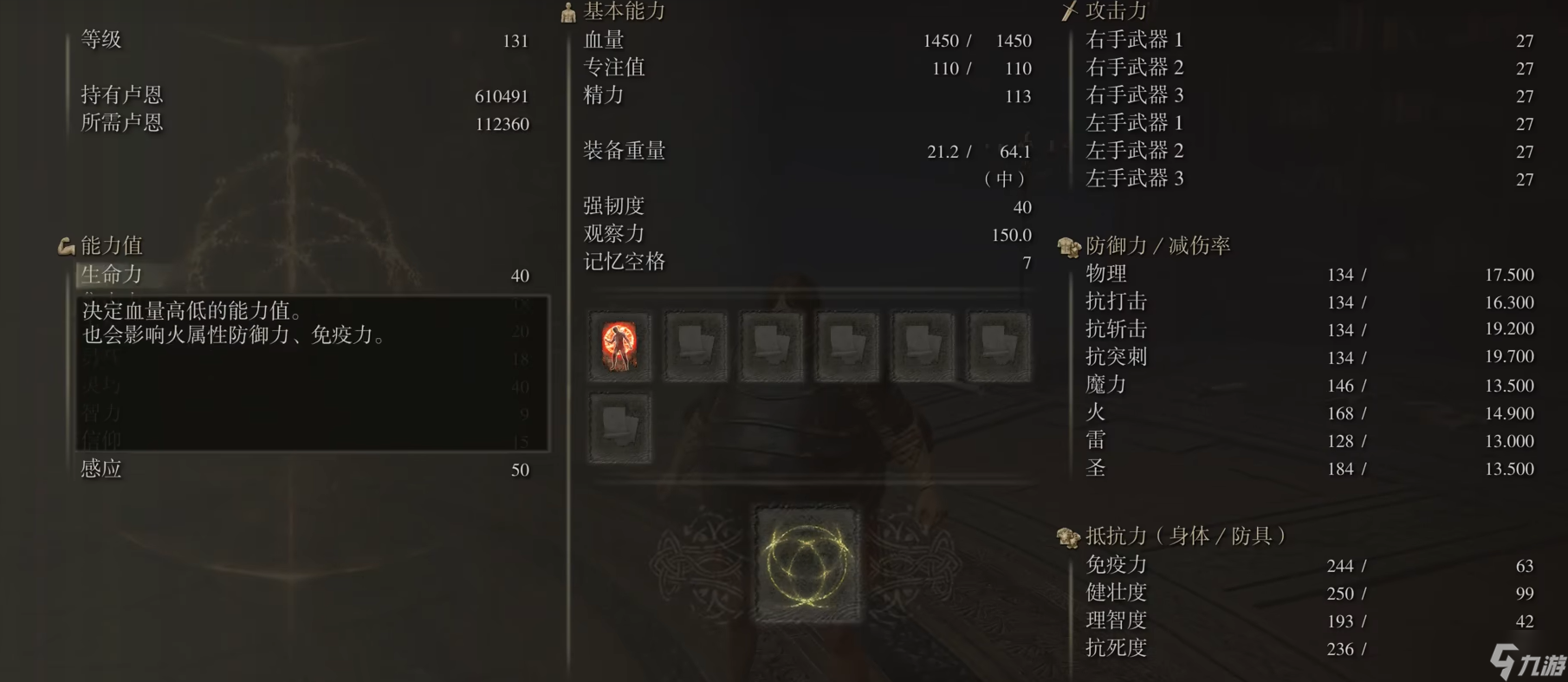
Task: Select the crossed swords icon next to 攻击力
Action: 1067,11
